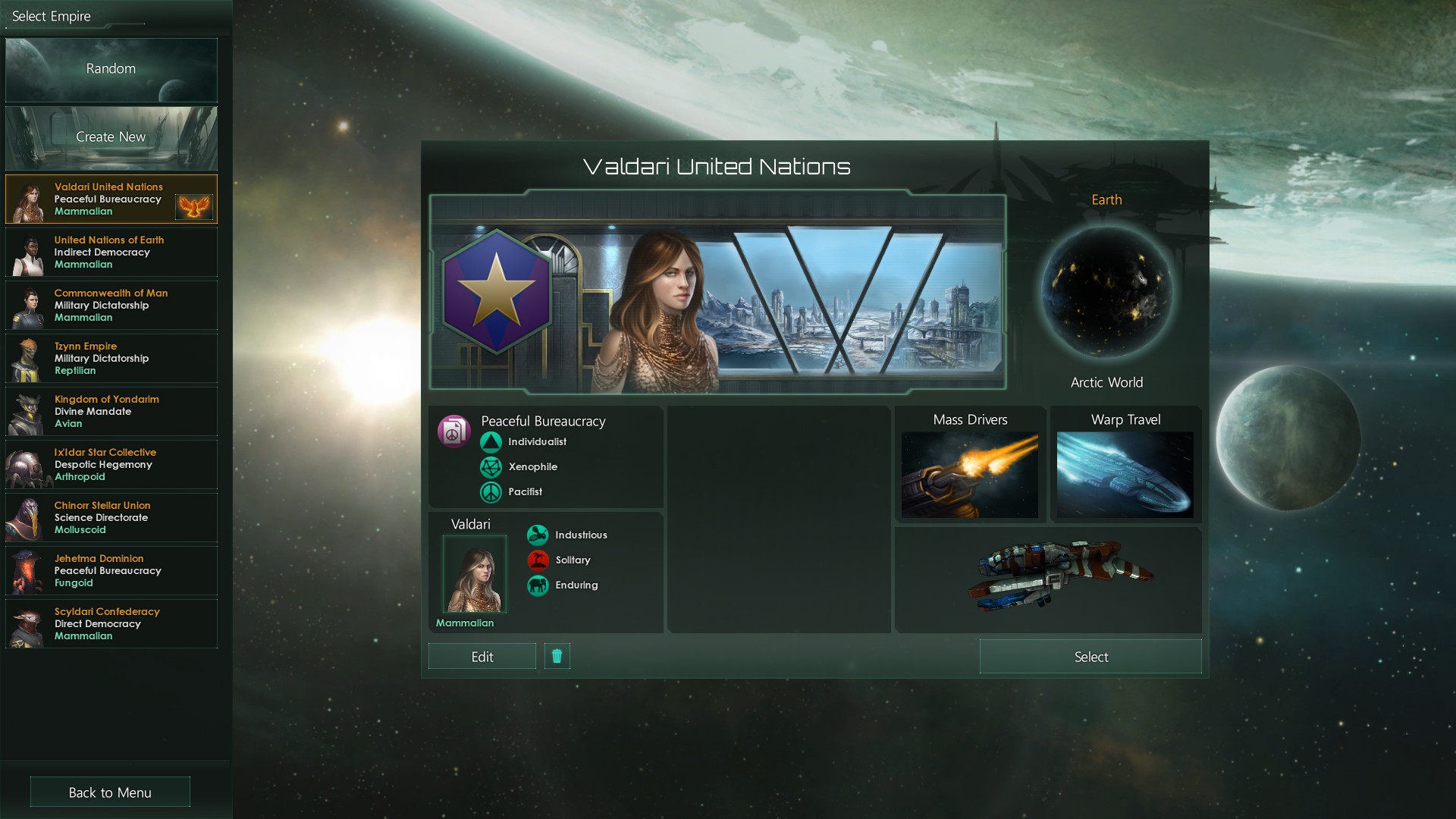The height and width of the screenshot is (819, 1456).
Task: Confirm empire with the Select button
Action: point(1090,657)
